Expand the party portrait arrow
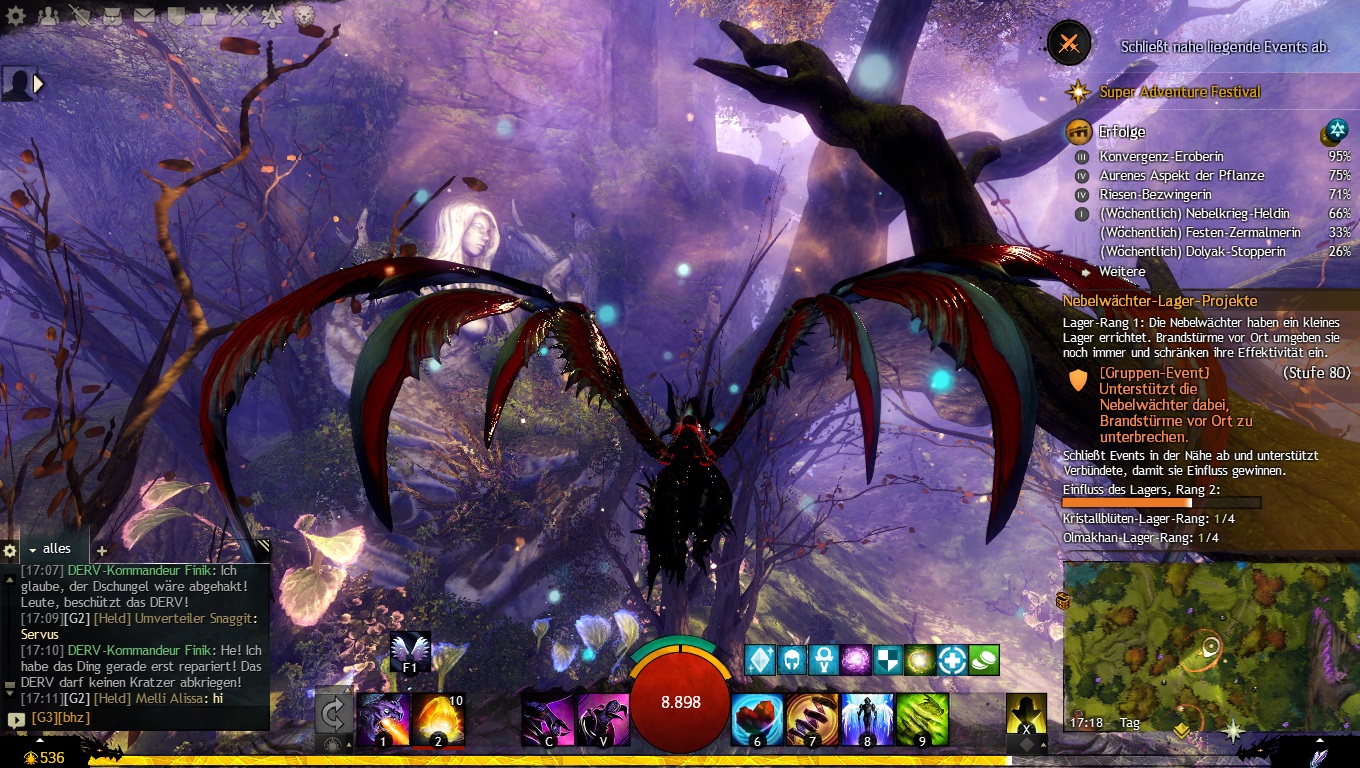Image resolution: width=1360 pixels, height=768 pixels. click(40, 85)
